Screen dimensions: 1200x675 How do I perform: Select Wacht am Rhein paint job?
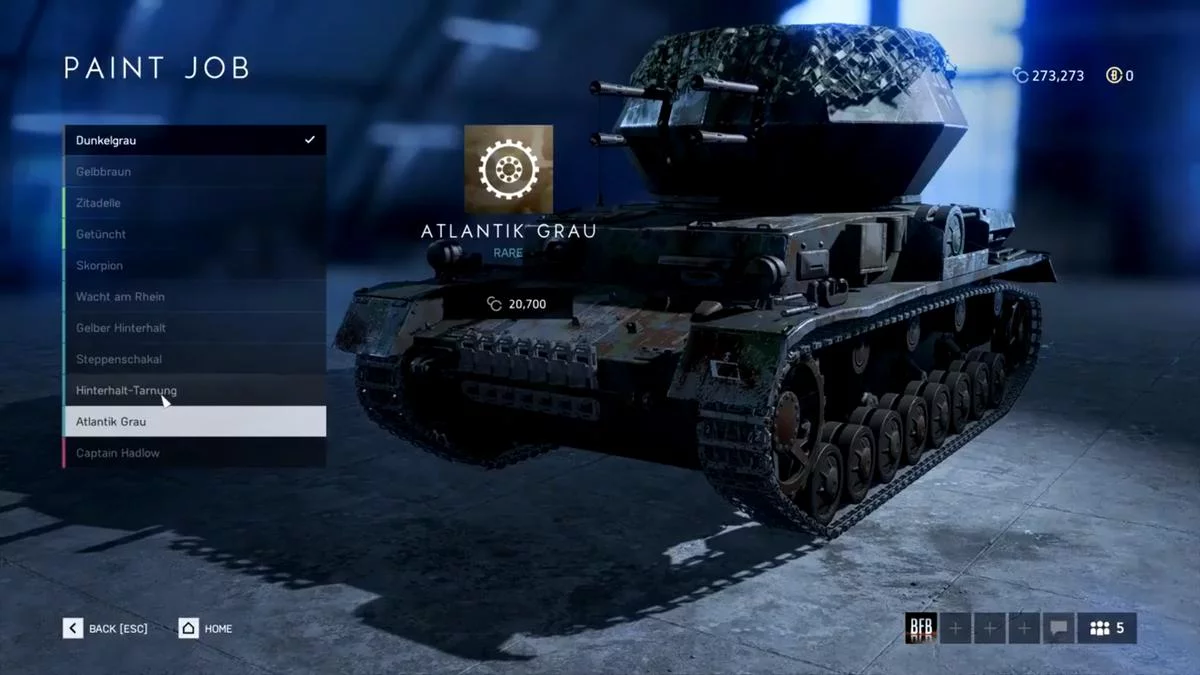(x=195, y=297)
